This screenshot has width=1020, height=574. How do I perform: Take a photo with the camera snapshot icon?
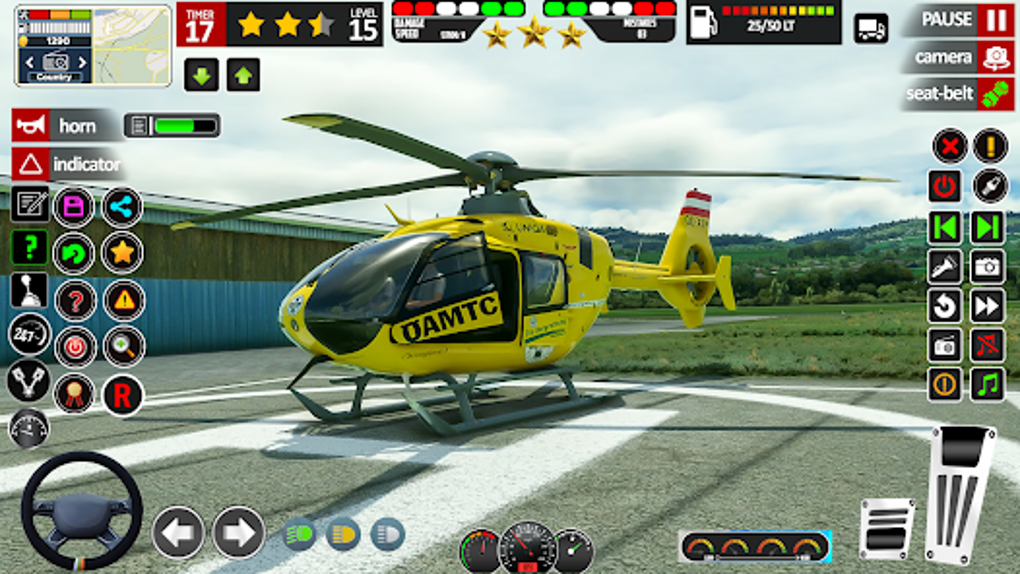[x=988, y=266]
